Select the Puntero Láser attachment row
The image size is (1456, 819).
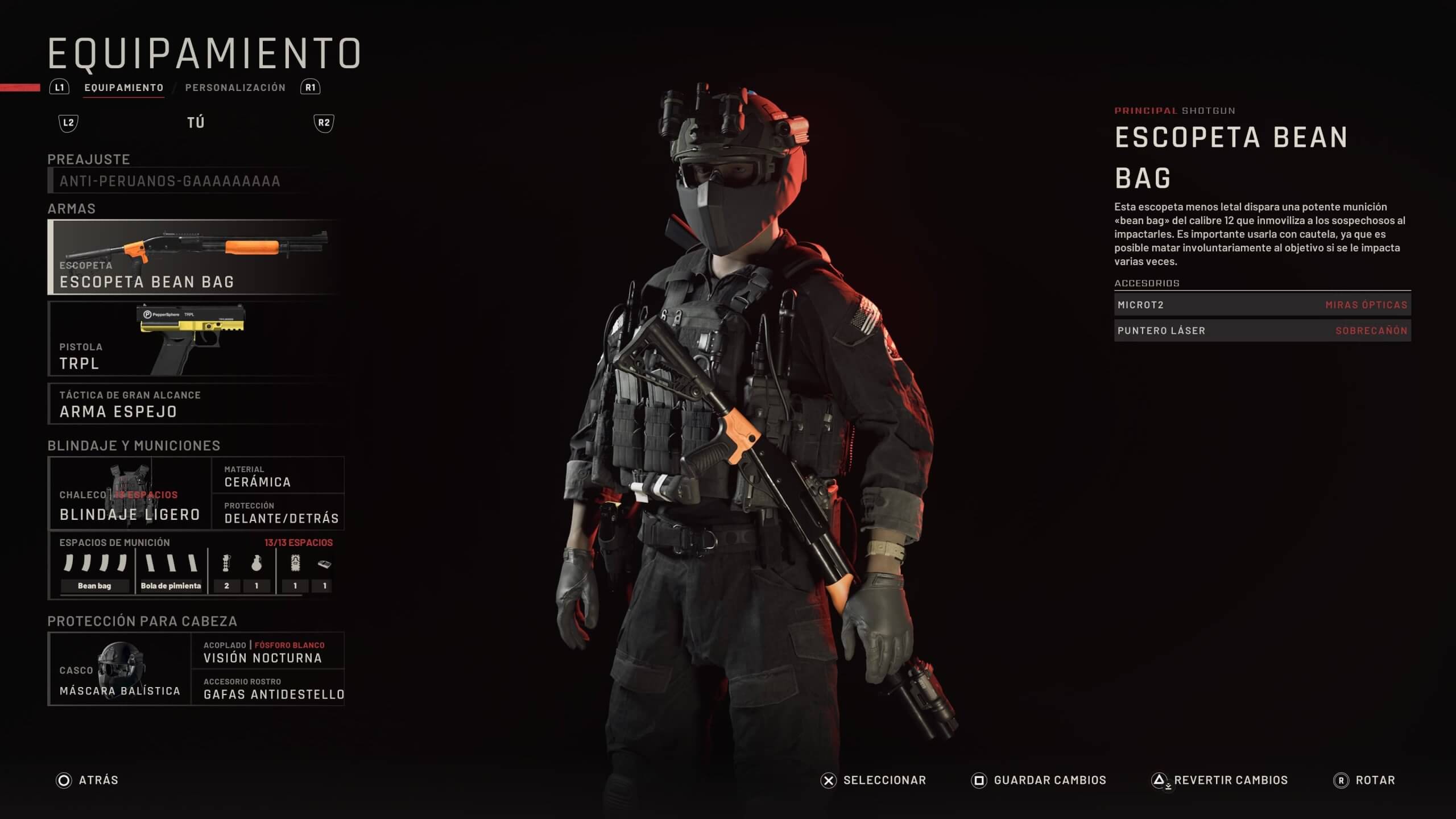point(1261,330)
